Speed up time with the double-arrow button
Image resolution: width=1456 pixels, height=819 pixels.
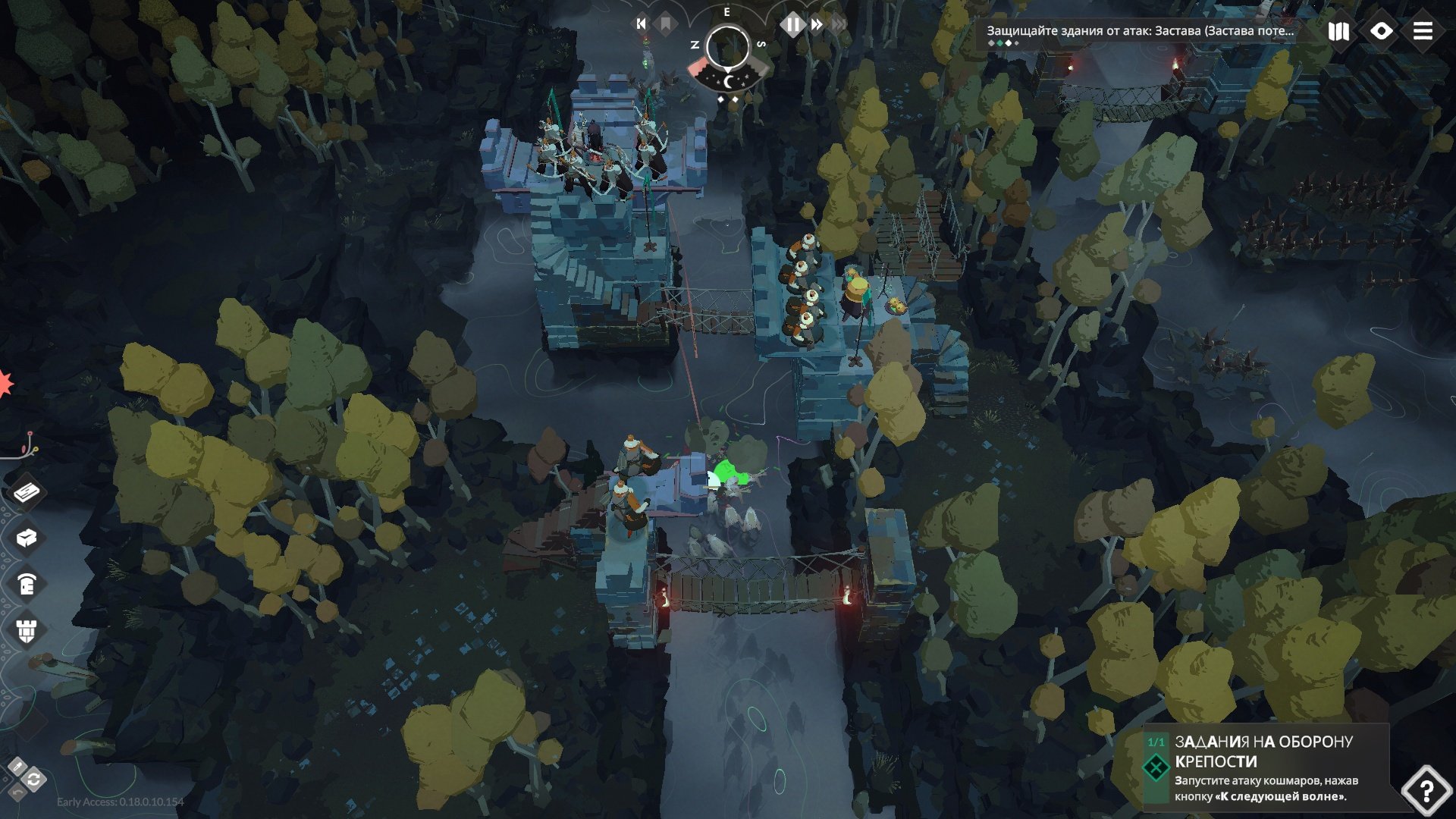817,24
